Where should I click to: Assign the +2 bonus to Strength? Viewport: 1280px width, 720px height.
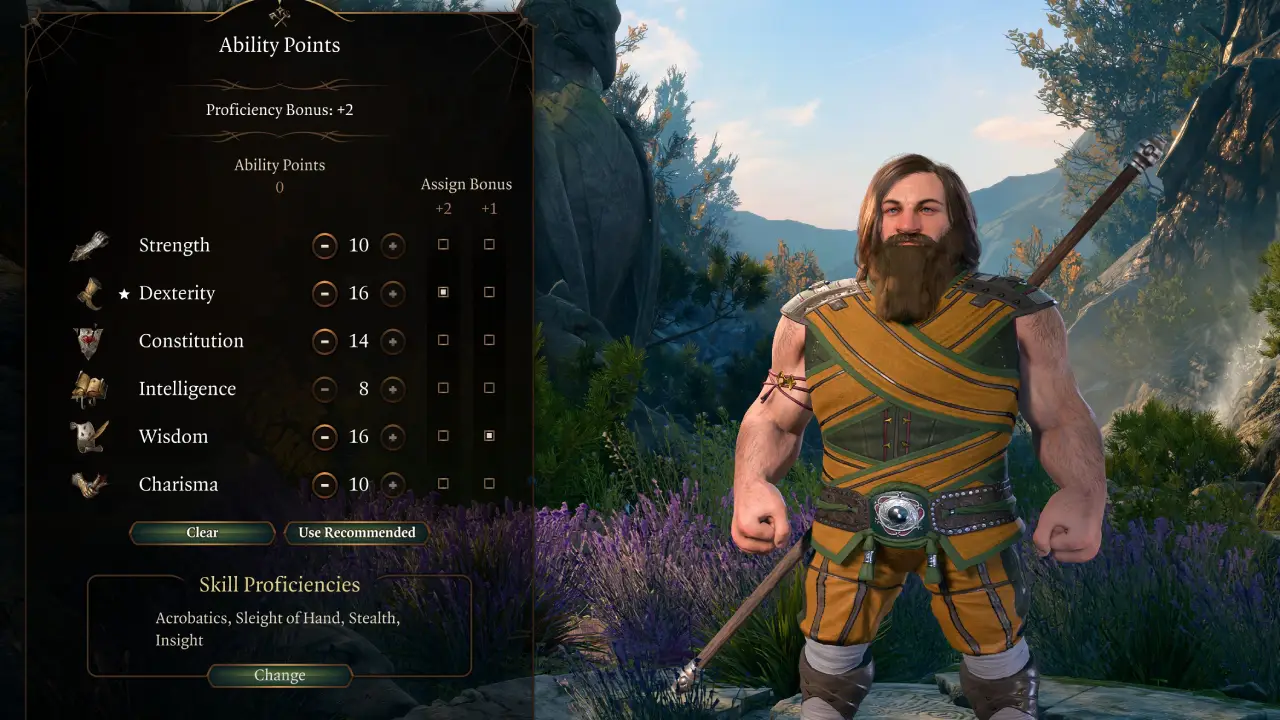(443, 244)
